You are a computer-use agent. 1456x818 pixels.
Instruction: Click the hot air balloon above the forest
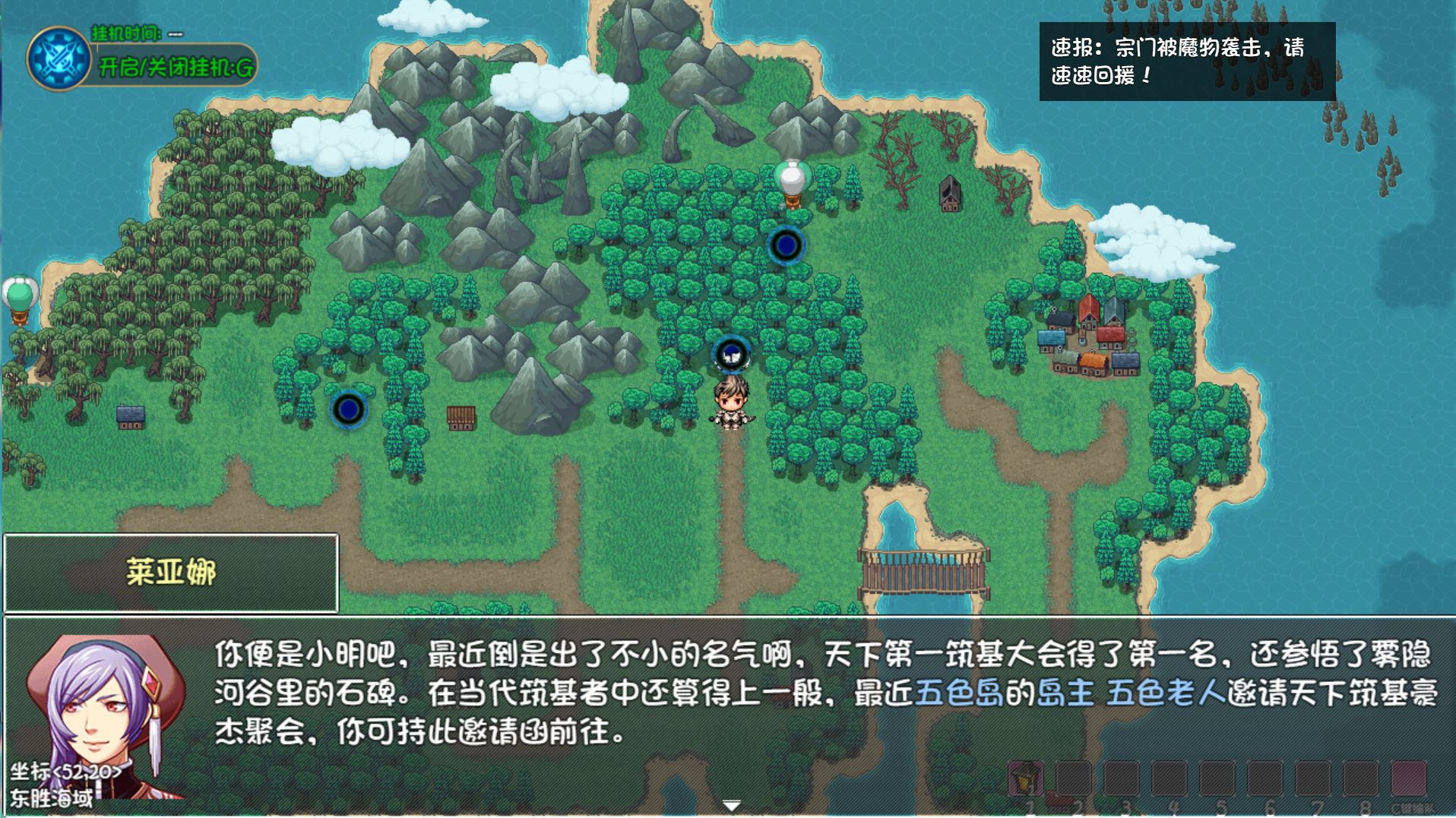pos(792,178)
